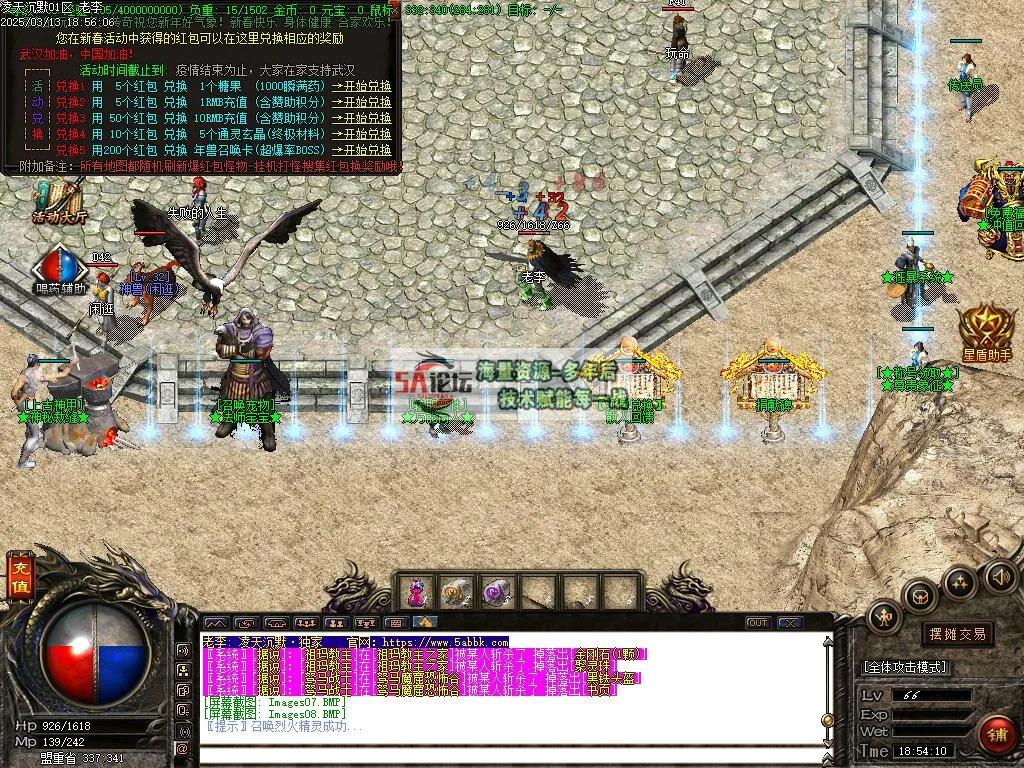The image size is (1024, 768).
Task: Use the purple scroll in the hotbar
Action: (497, 593)
